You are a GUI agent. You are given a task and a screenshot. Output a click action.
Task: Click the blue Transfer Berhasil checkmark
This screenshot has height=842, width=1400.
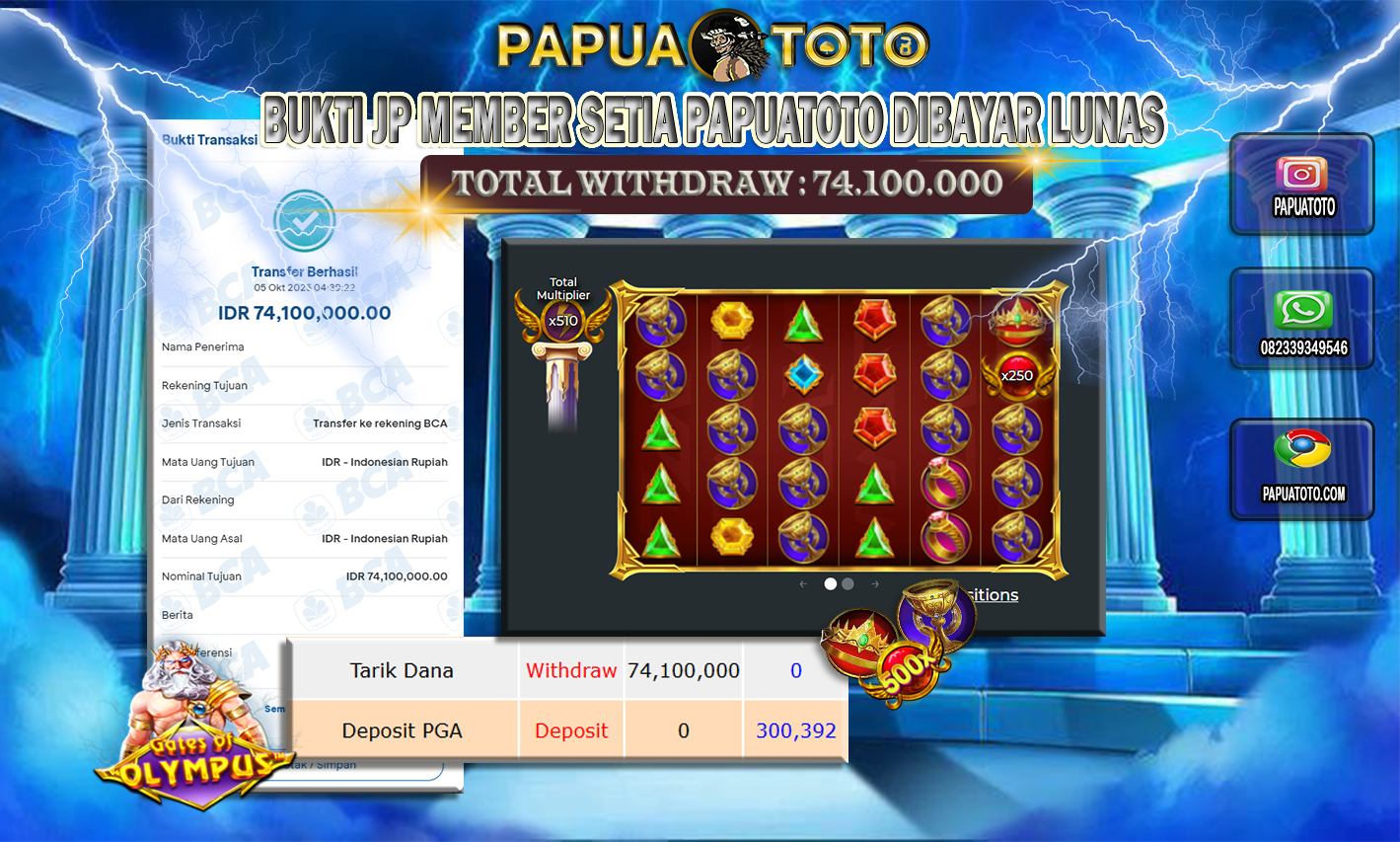[303, 221]
